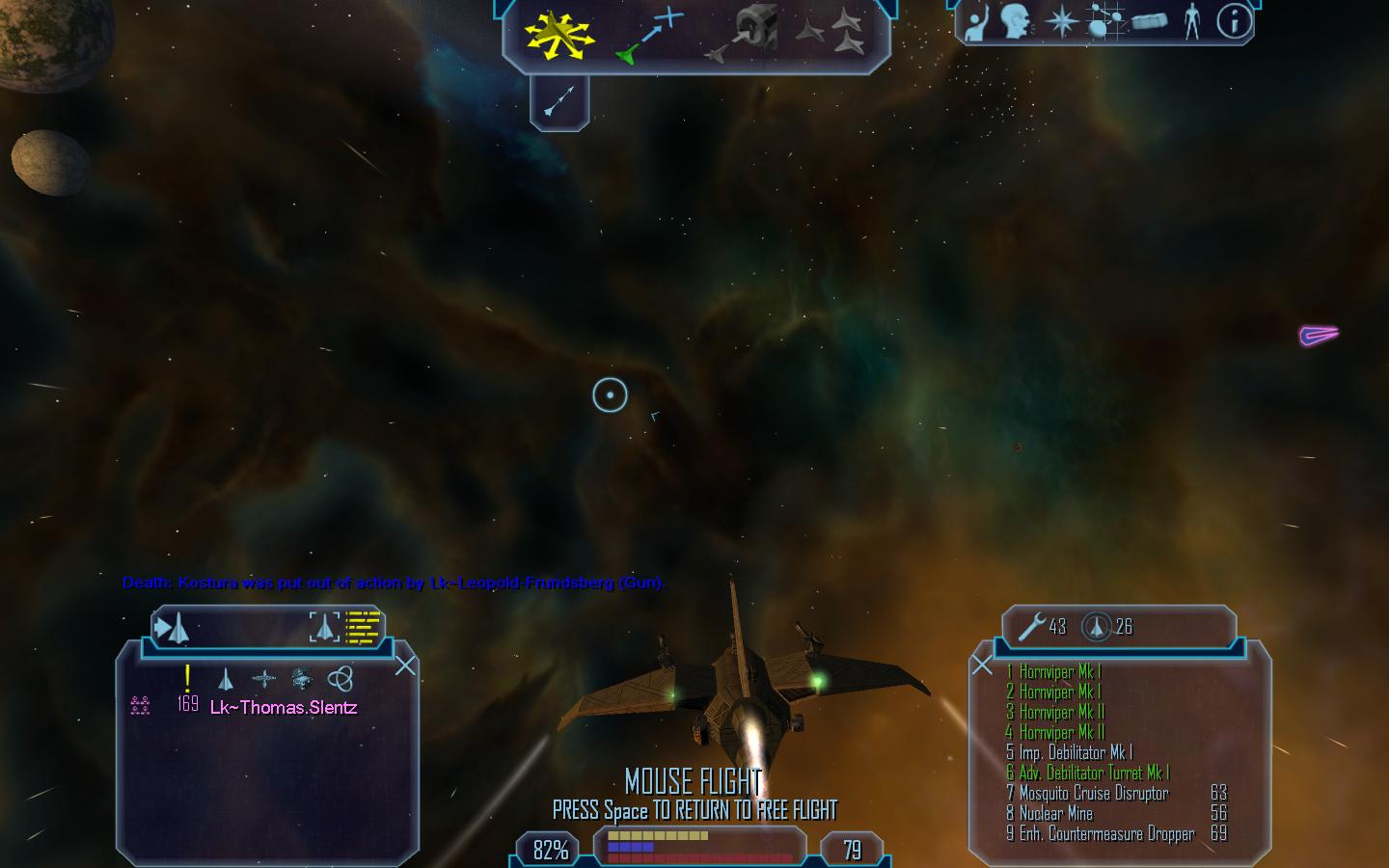
Task: Open the player status figure icon
Action: coord(1191,21)
